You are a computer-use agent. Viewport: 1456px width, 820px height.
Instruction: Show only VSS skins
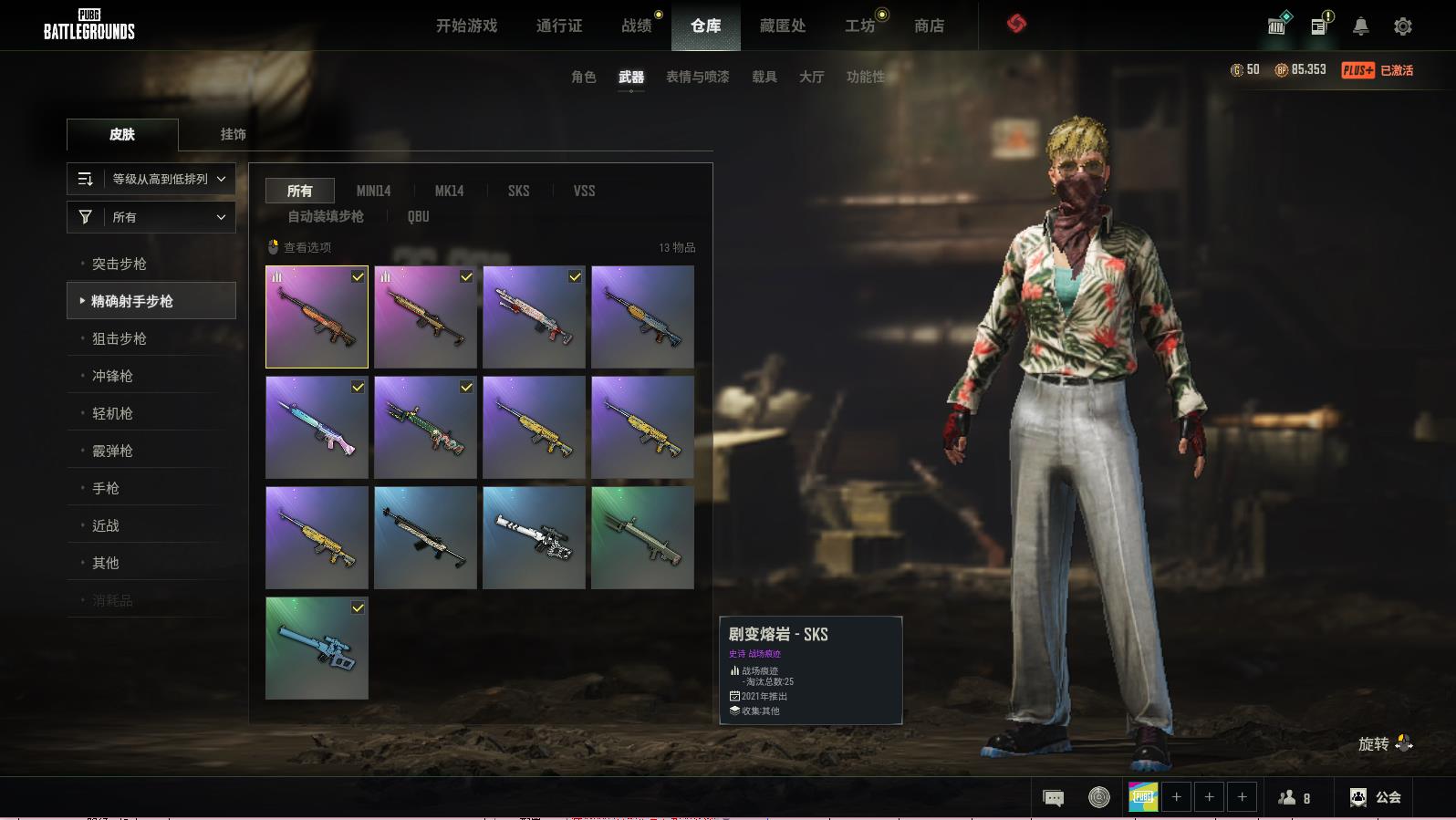[x=584, y=191]
